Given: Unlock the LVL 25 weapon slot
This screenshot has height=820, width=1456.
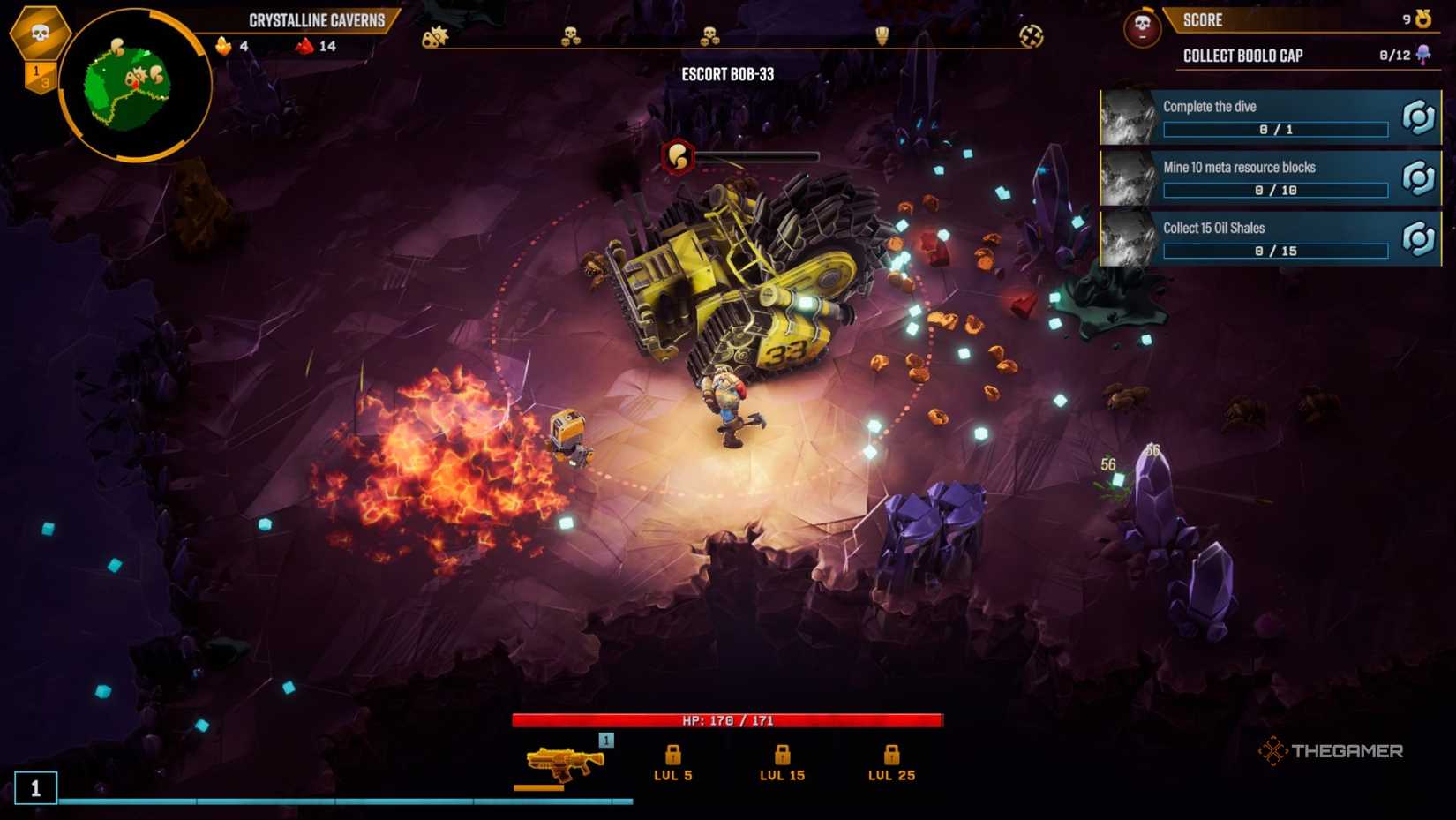Looking at the screenshot, I should coord(889,756).
